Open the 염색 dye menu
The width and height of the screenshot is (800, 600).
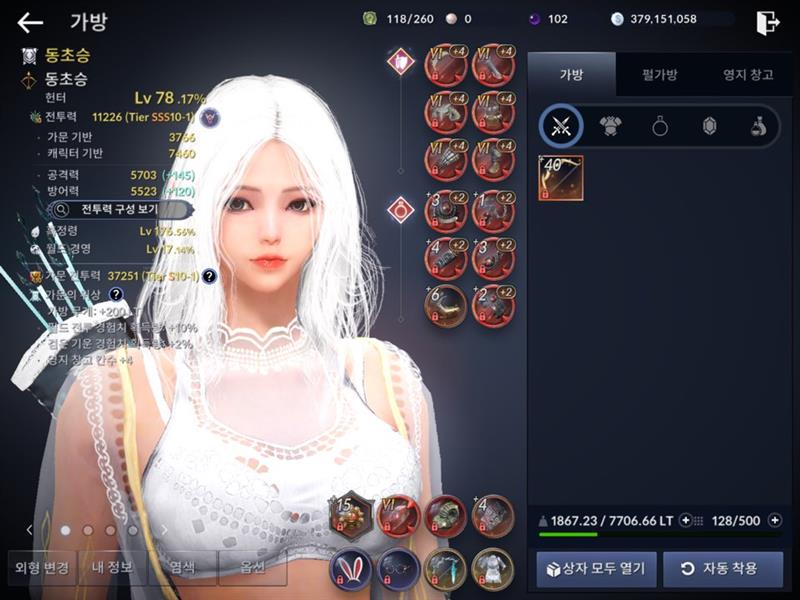(182, 568)
